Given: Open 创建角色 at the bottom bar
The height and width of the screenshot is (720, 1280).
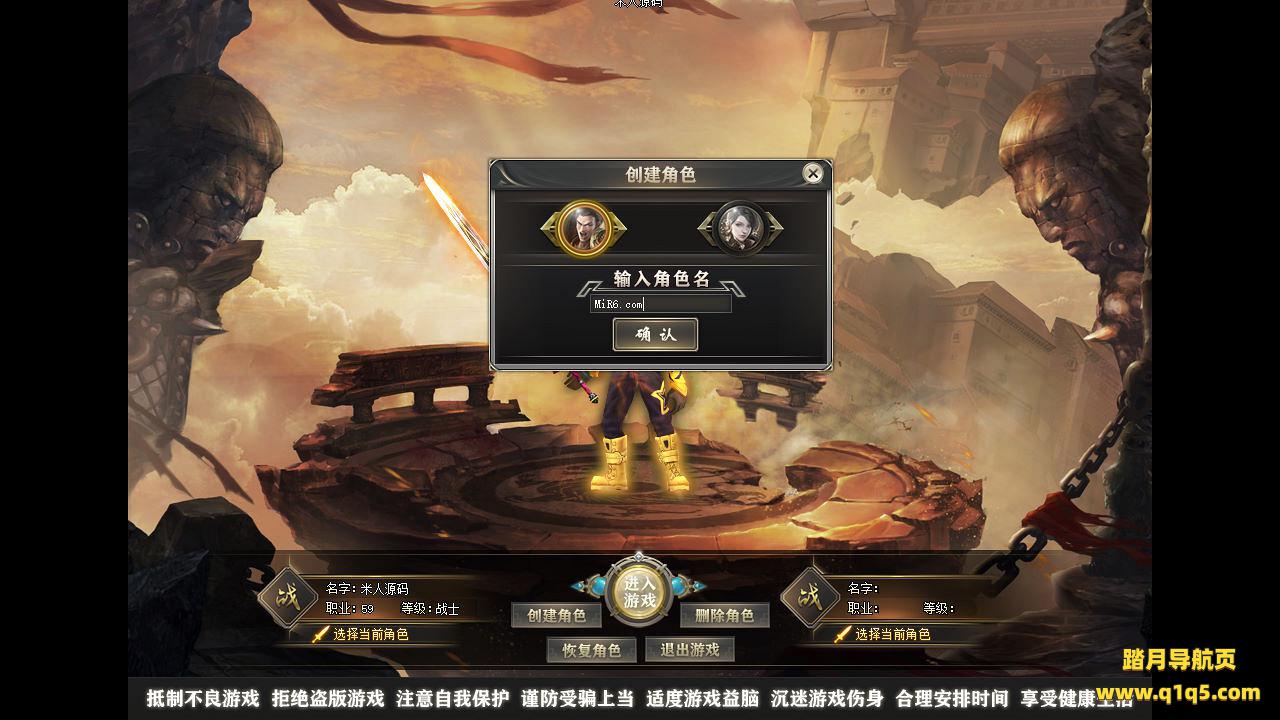Looking at the screenshot, I should (x=557, y=616).
